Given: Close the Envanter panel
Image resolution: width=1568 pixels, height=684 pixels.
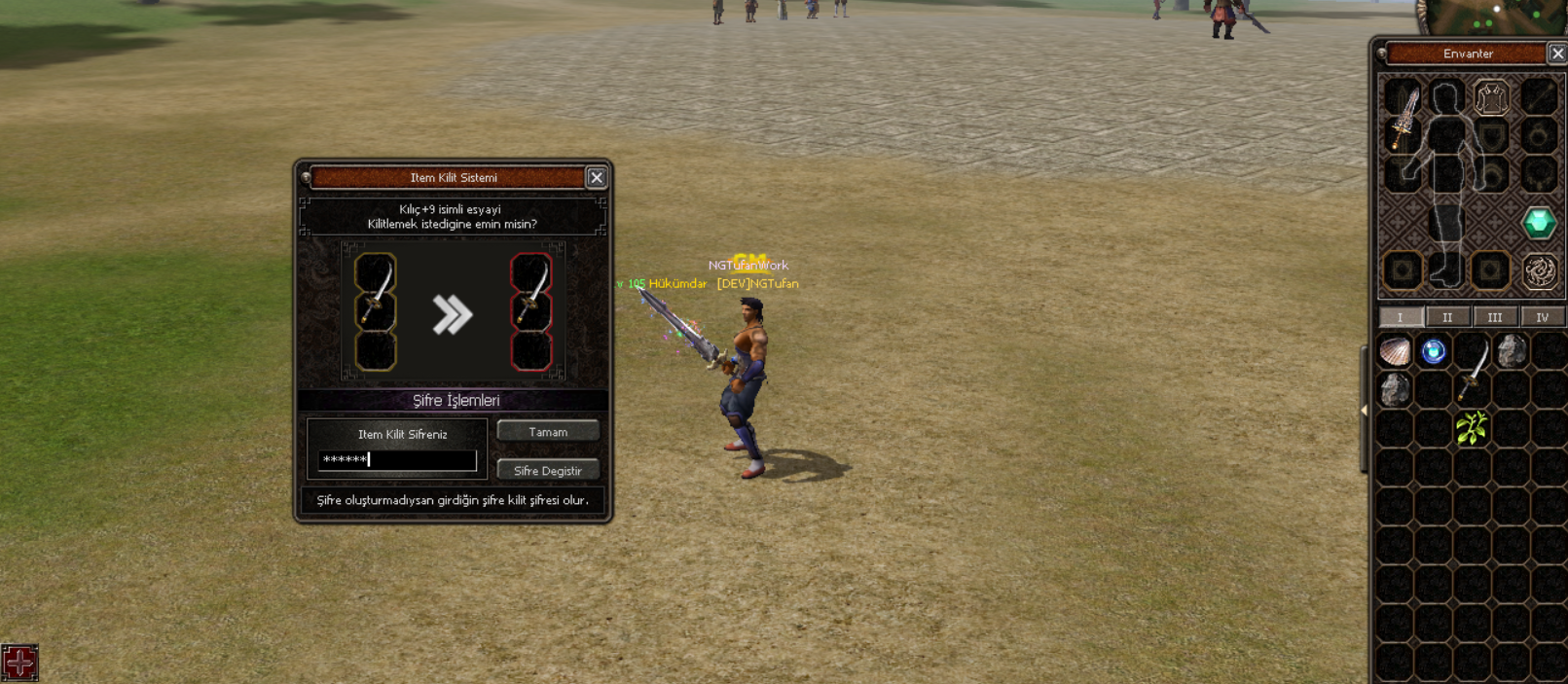Looking at the screenshot, I should pos(1557,54).
